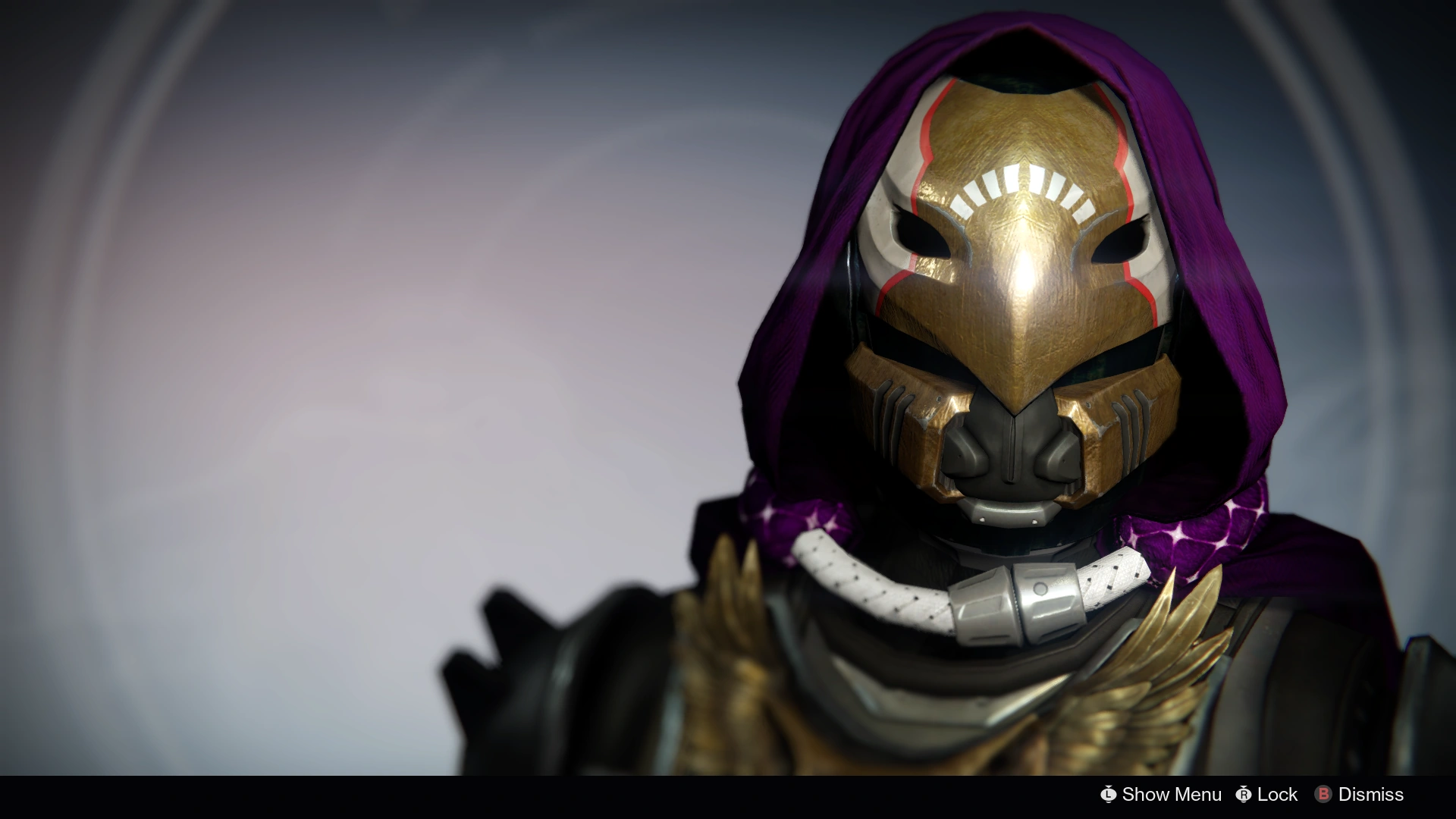Click the circular stick icon before Show Menu
Viewport: 1456px width, 819px height.
tap(1109, 794)
